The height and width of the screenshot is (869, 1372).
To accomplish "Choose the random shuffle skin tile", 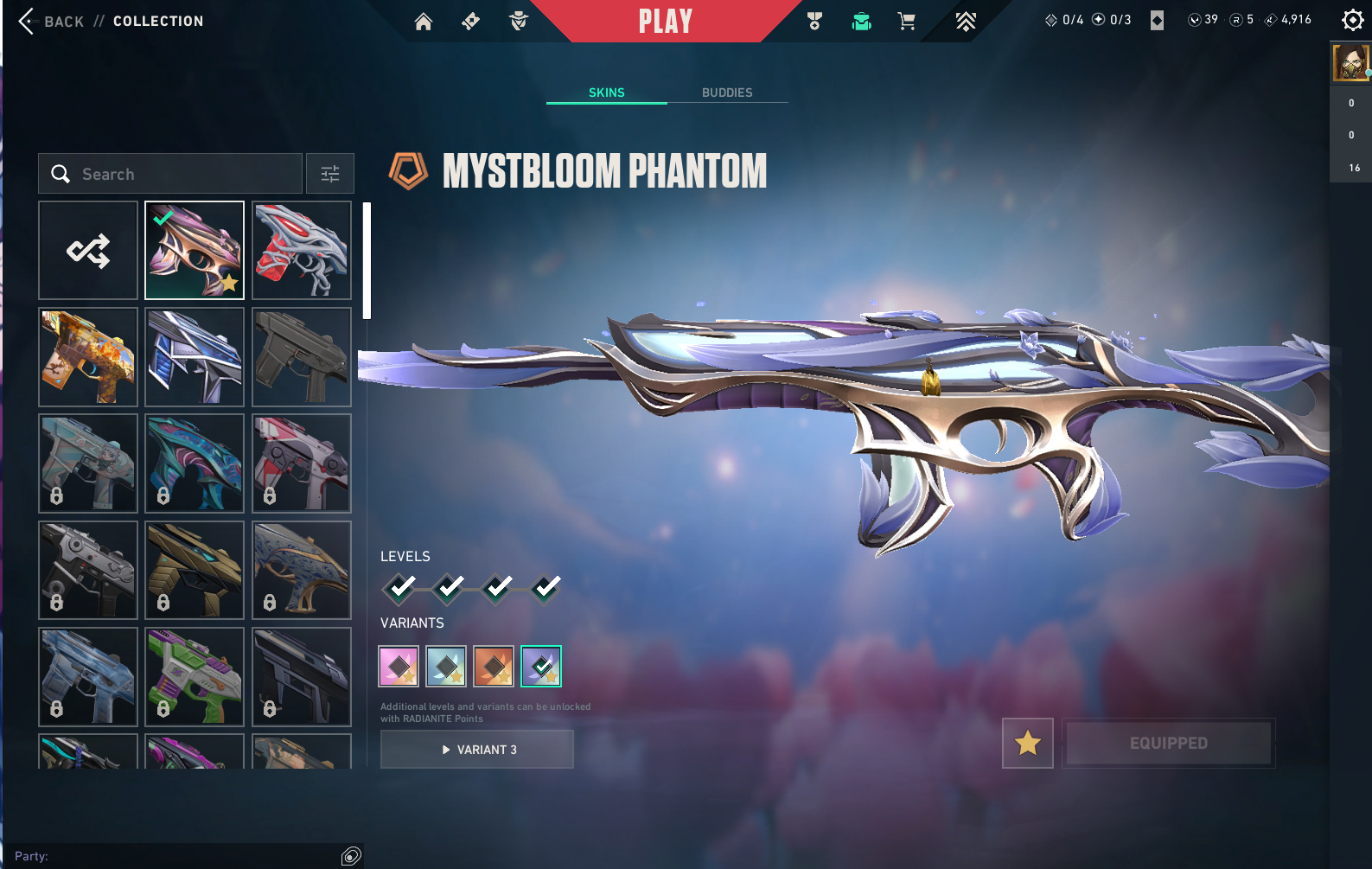I will (88, 251).
